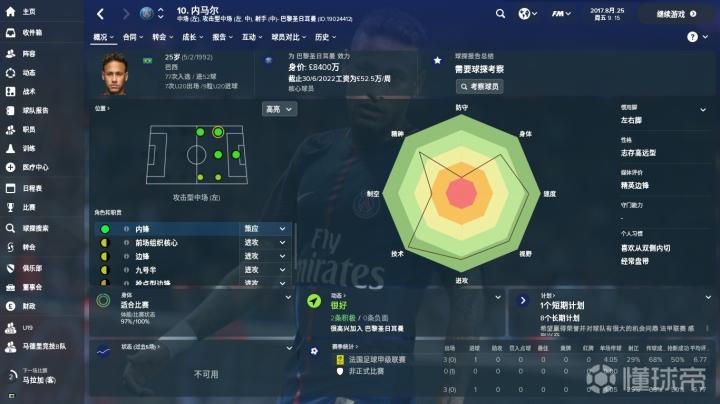
Task: Open the 日程表 schedule
Action: pyautogui.click(x=32, y=188)
